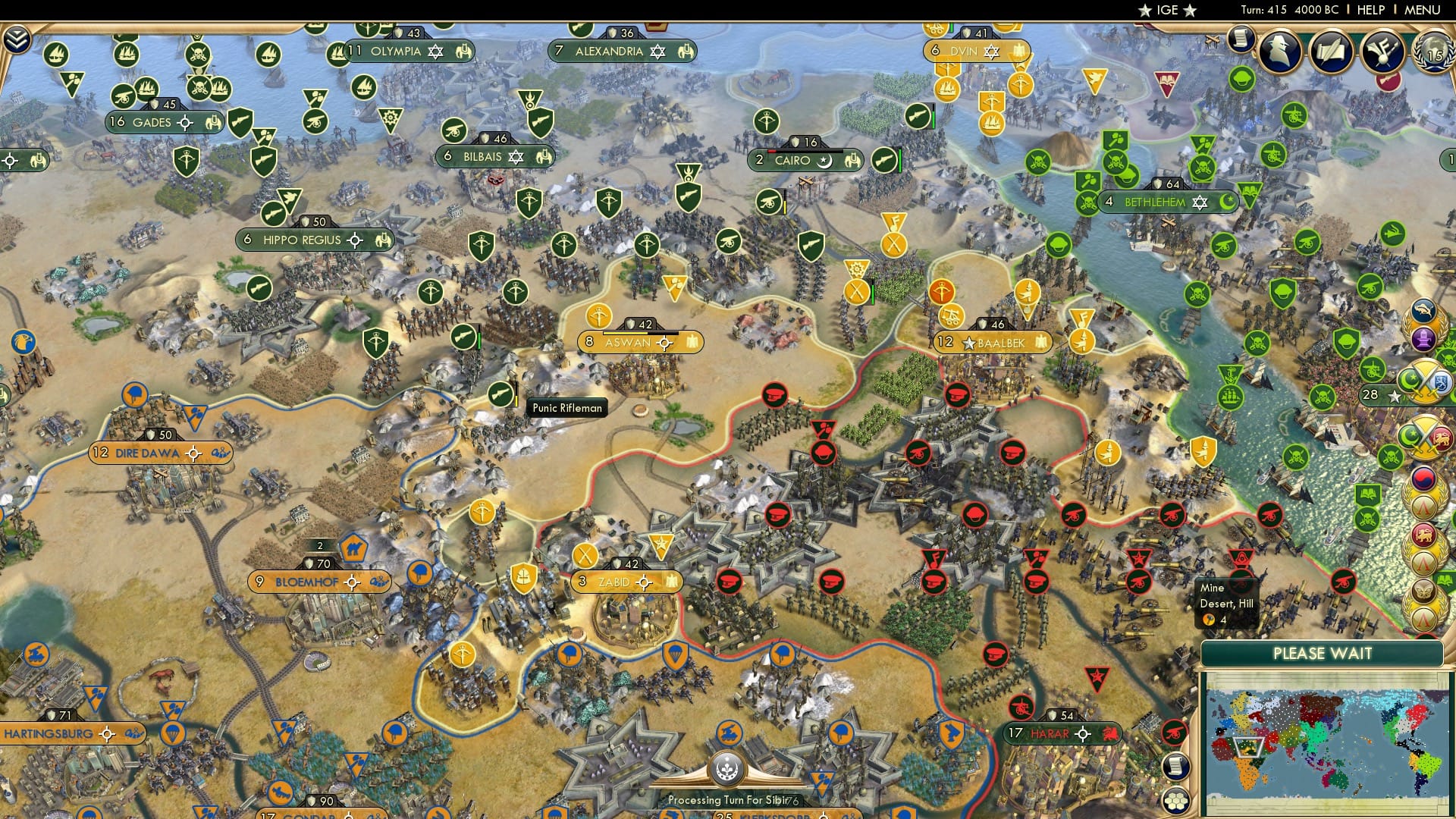
Task: Click the butterfly emblem notification icon
Action: point(1423,585)
